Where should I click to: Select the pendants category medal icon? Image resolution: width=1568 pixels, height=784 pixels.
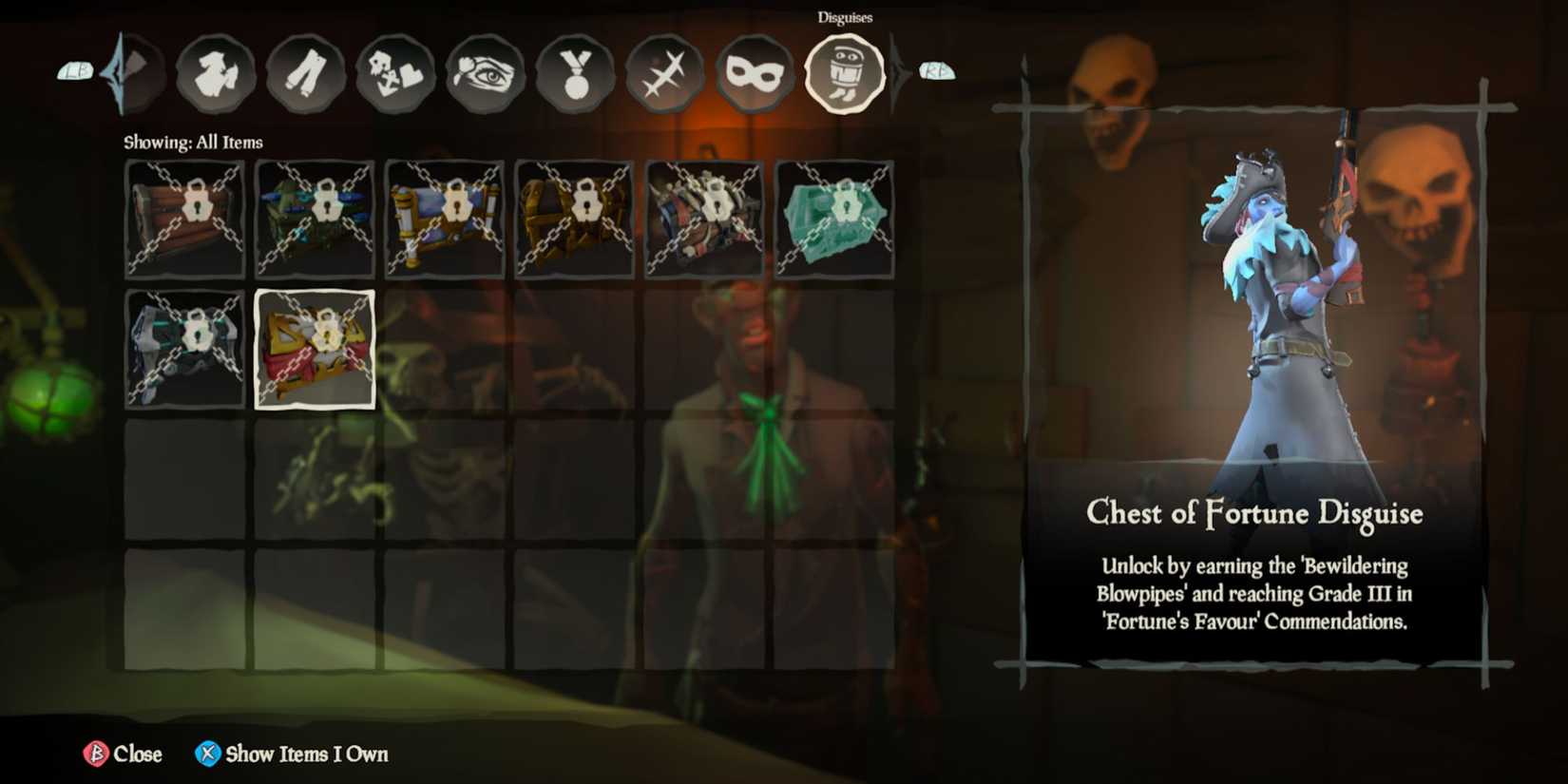tap(575, 74)
